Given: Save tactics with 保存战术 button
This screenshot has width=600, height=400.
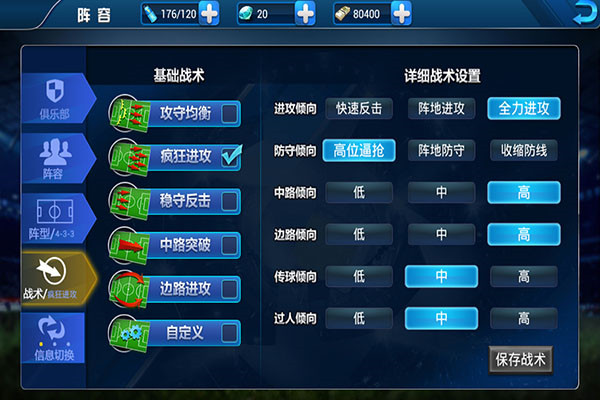Looking at the screenshot, I should pyautogui.click(x=521, y=360).
